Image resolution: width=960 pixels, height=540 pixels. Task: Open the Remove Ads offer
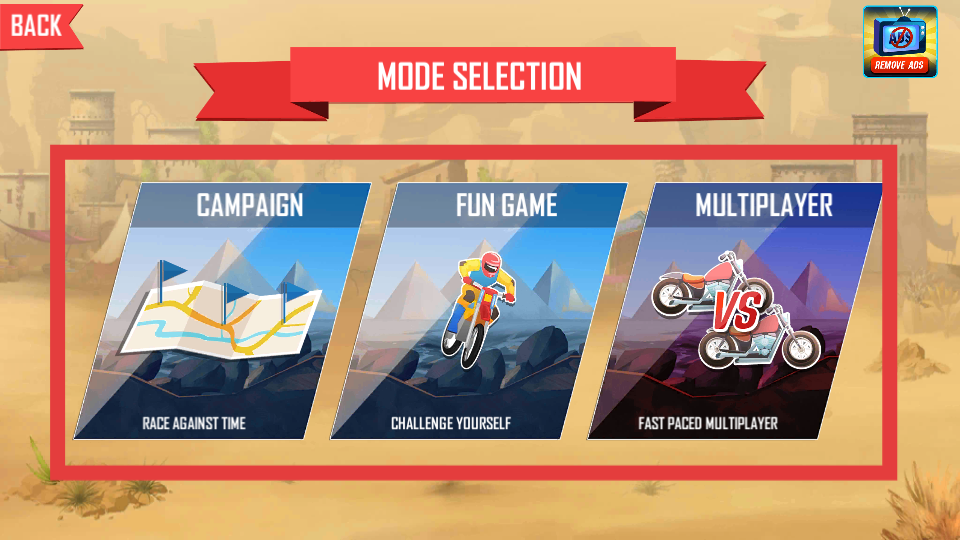click(900, 42)
